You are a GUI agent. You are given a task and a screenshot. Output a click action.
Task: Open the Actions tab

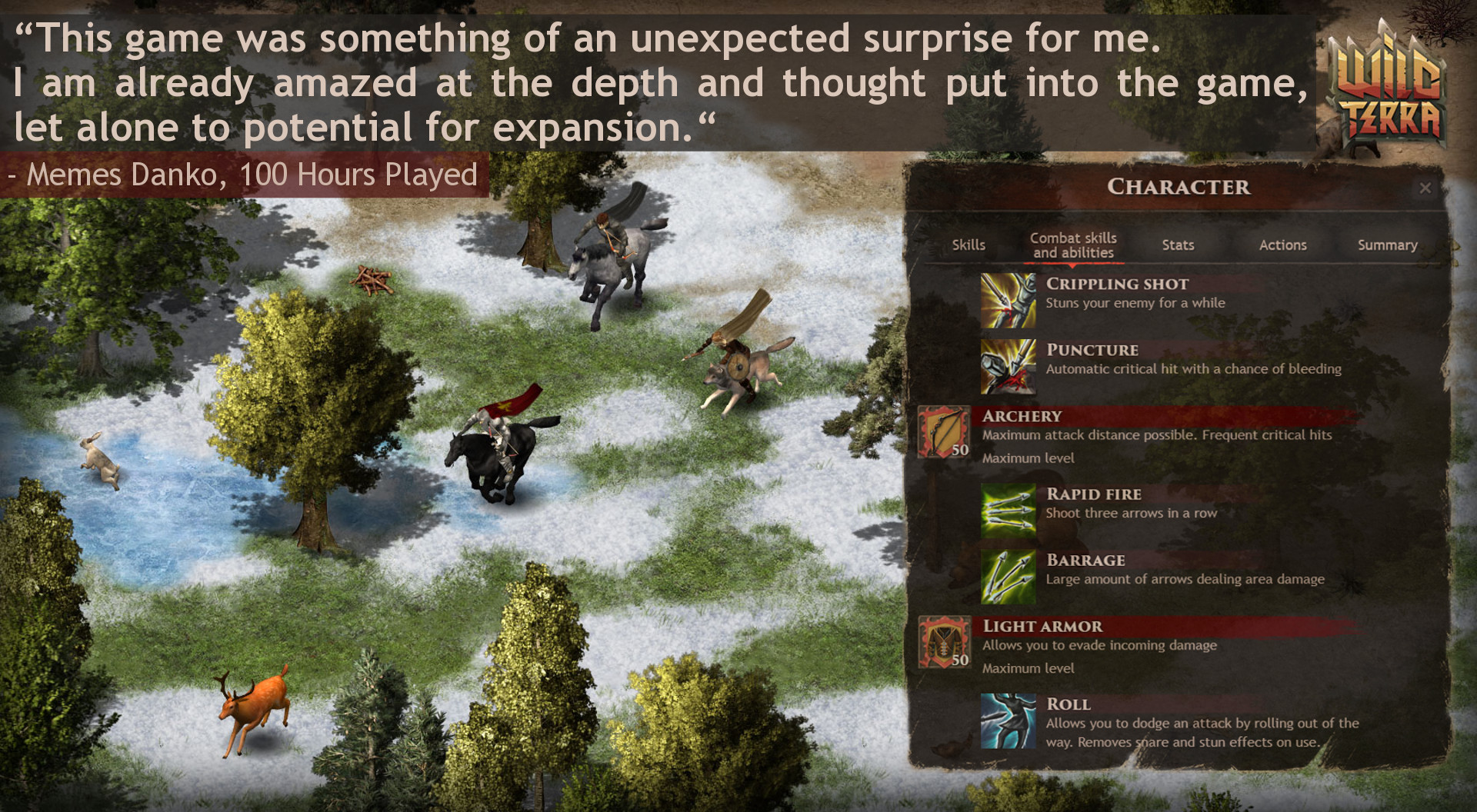(1282, 245)
